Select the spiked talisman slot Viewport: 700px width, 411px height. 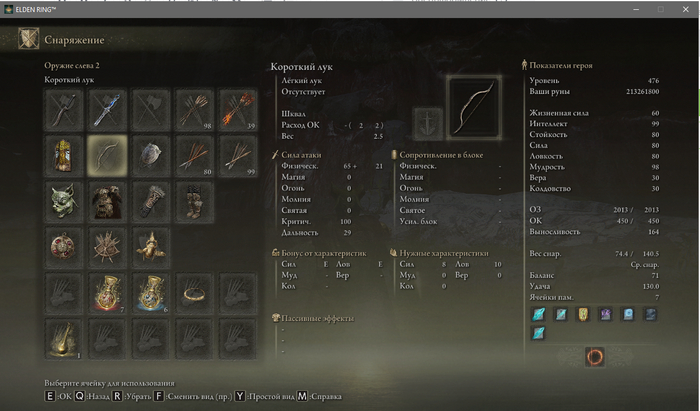pyautogui.click(x=106, y=246)
